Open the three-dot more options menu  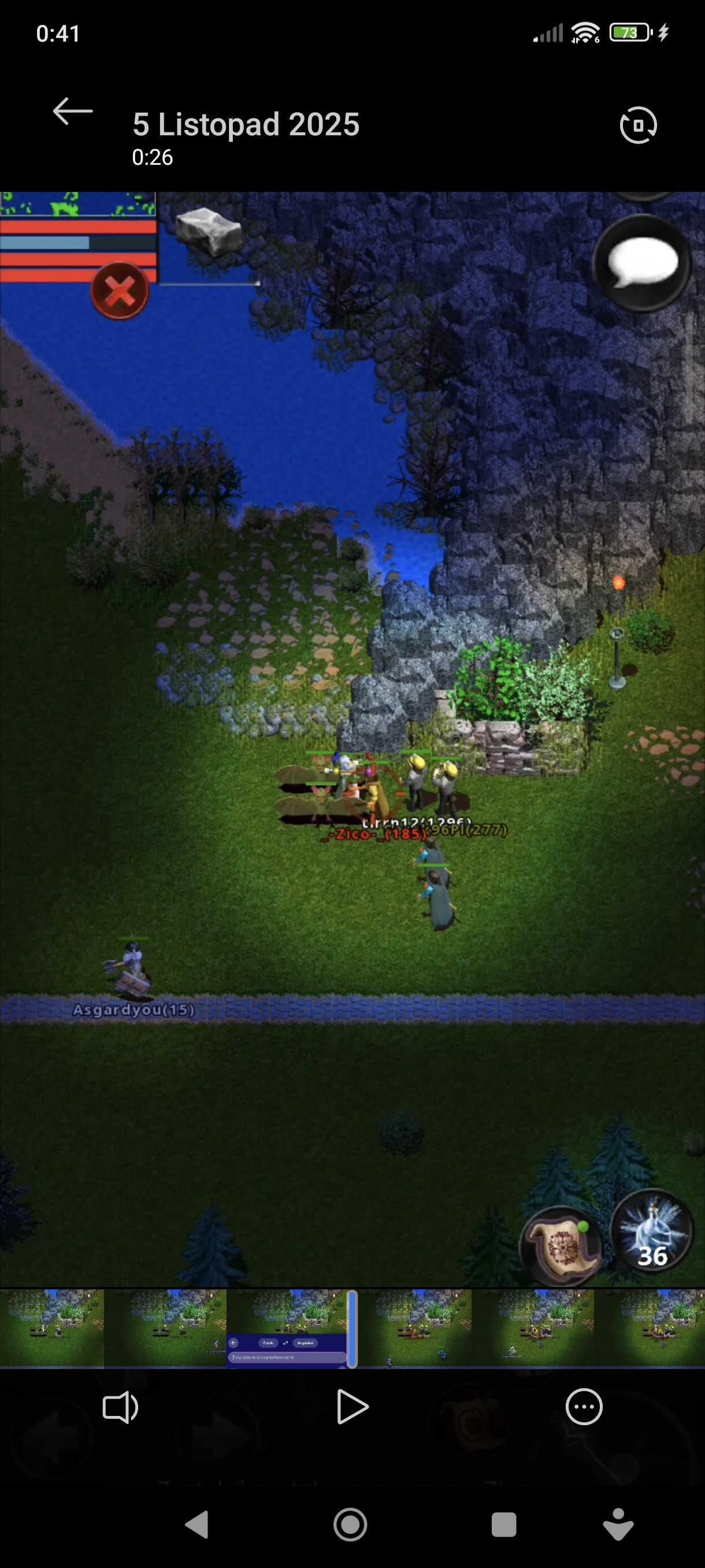[584, 1407]
